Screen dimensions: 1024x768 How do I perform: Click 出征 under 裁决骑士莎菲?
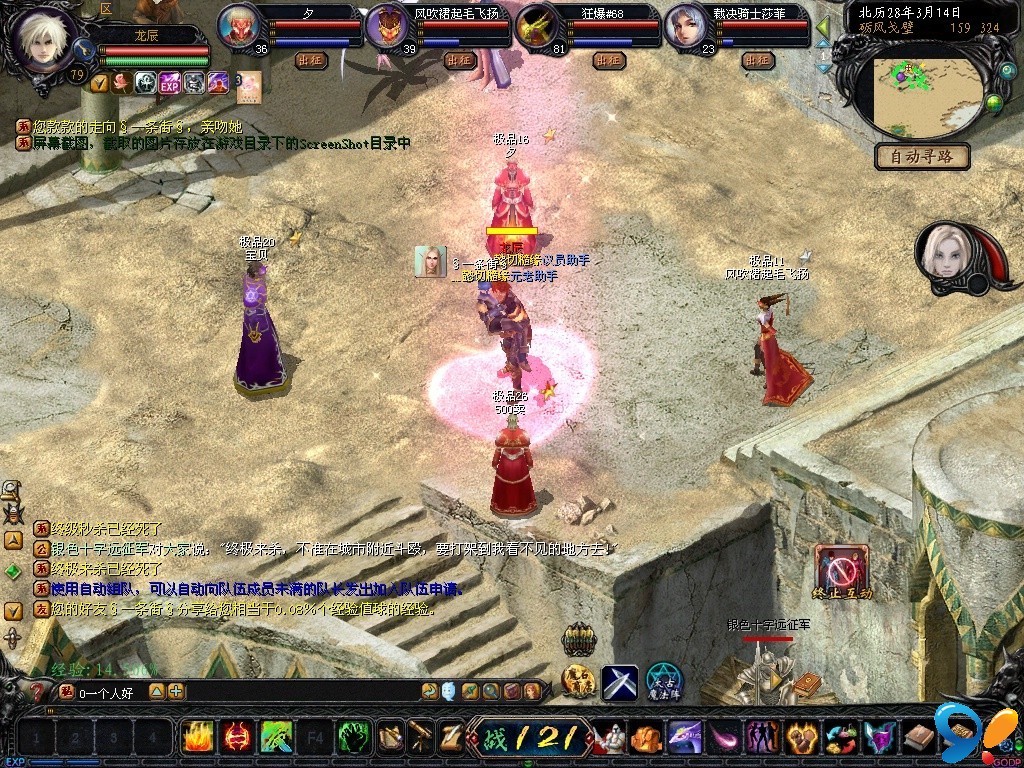pos(758,60)
